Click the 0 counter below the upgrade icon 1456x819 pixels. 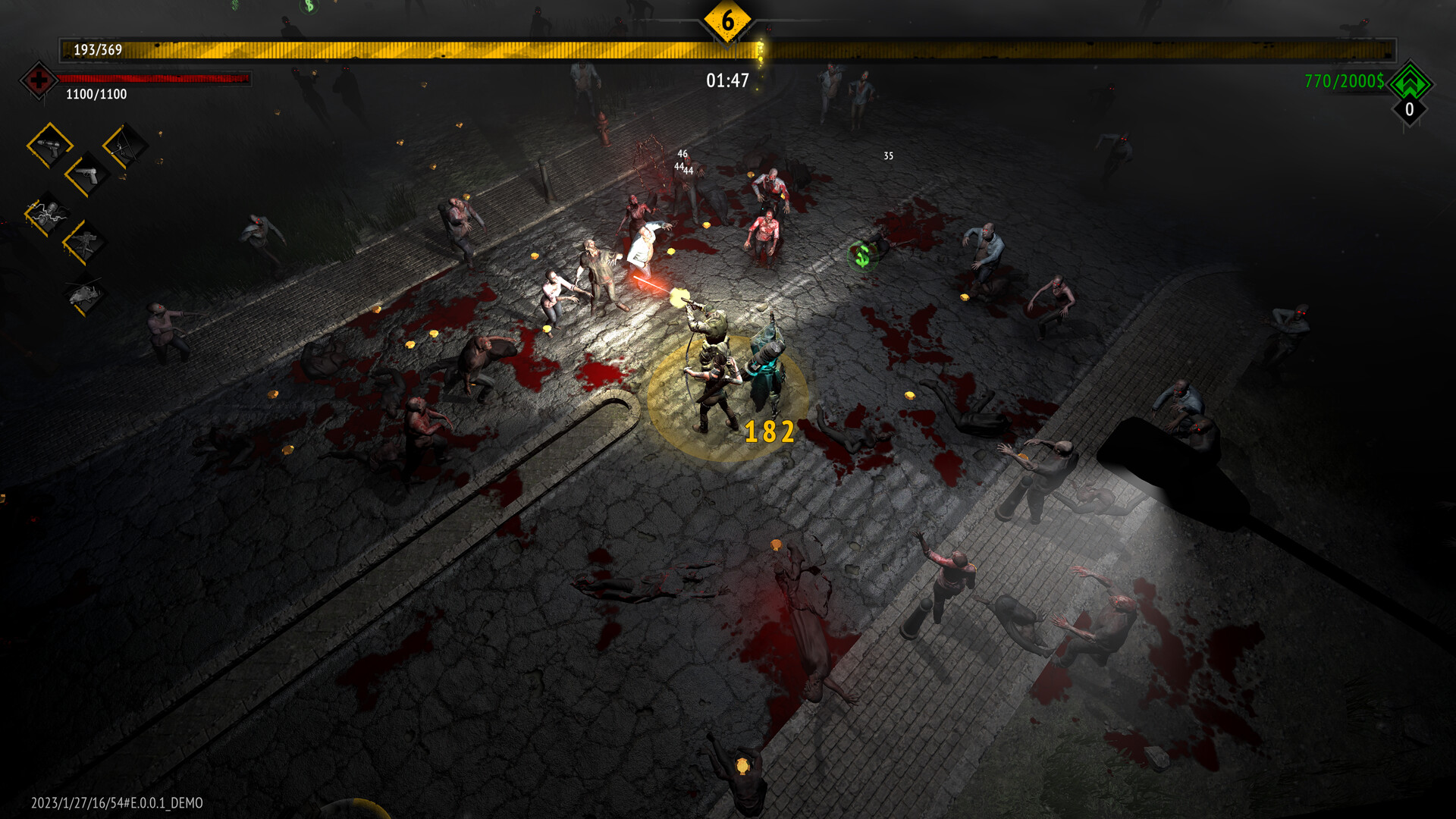tap(1408, 111)
